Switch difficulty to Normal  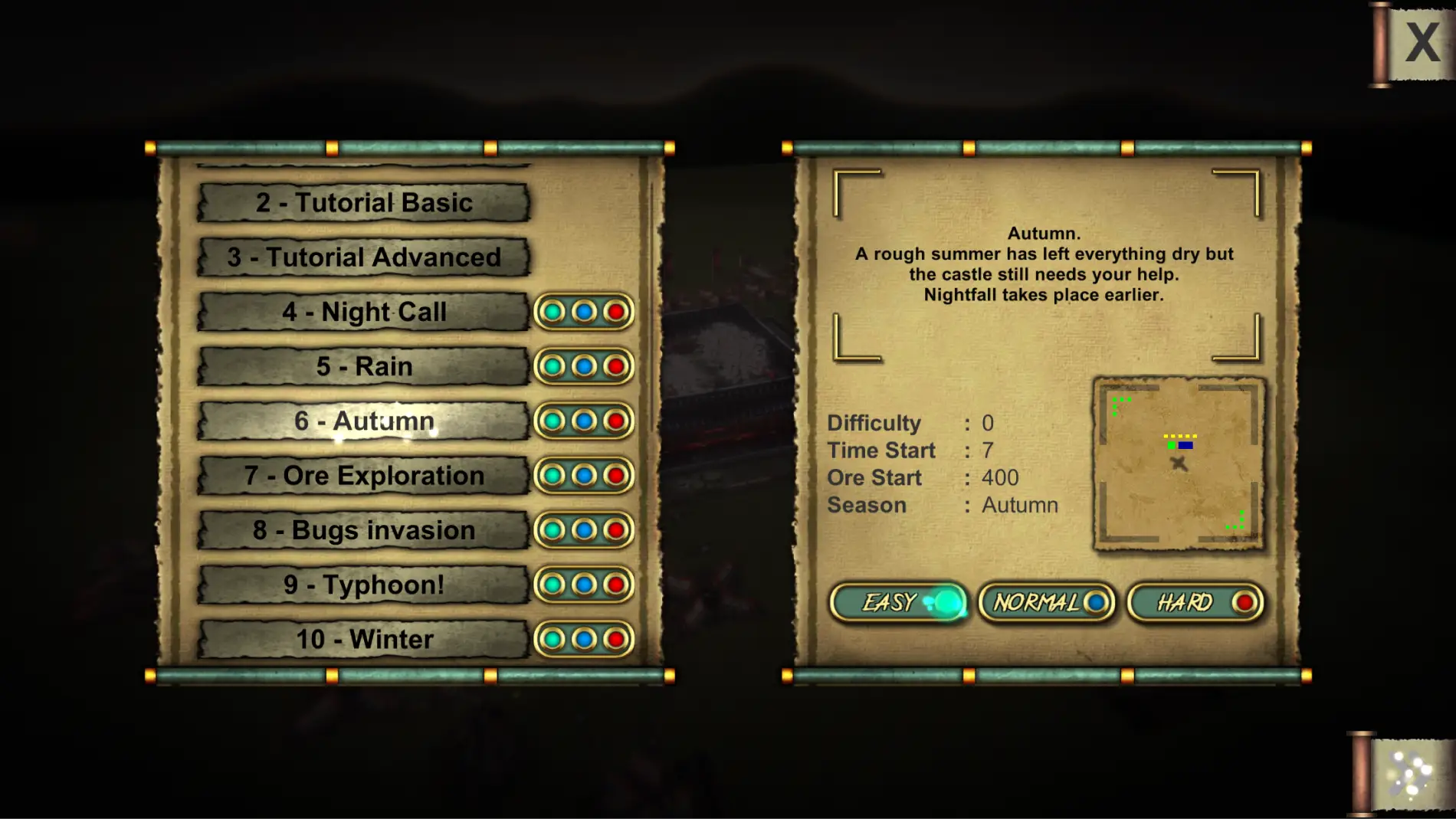[1047, 603]
